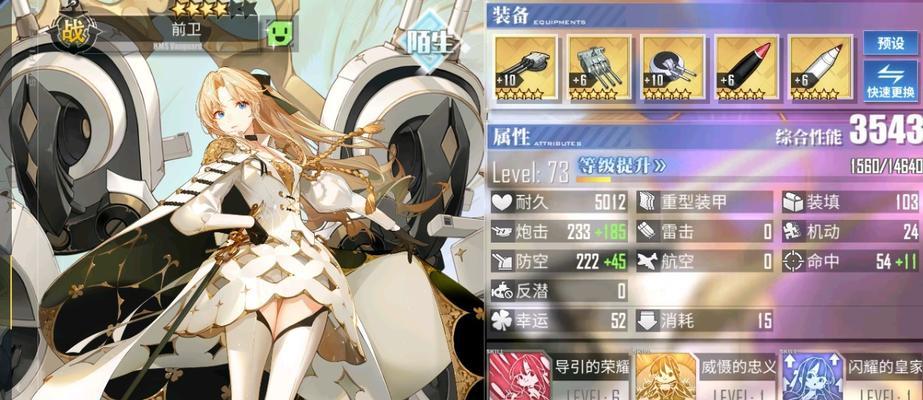Click the 陌生 affinity diamond badge

pyautogui.click(x=432, y=41)
